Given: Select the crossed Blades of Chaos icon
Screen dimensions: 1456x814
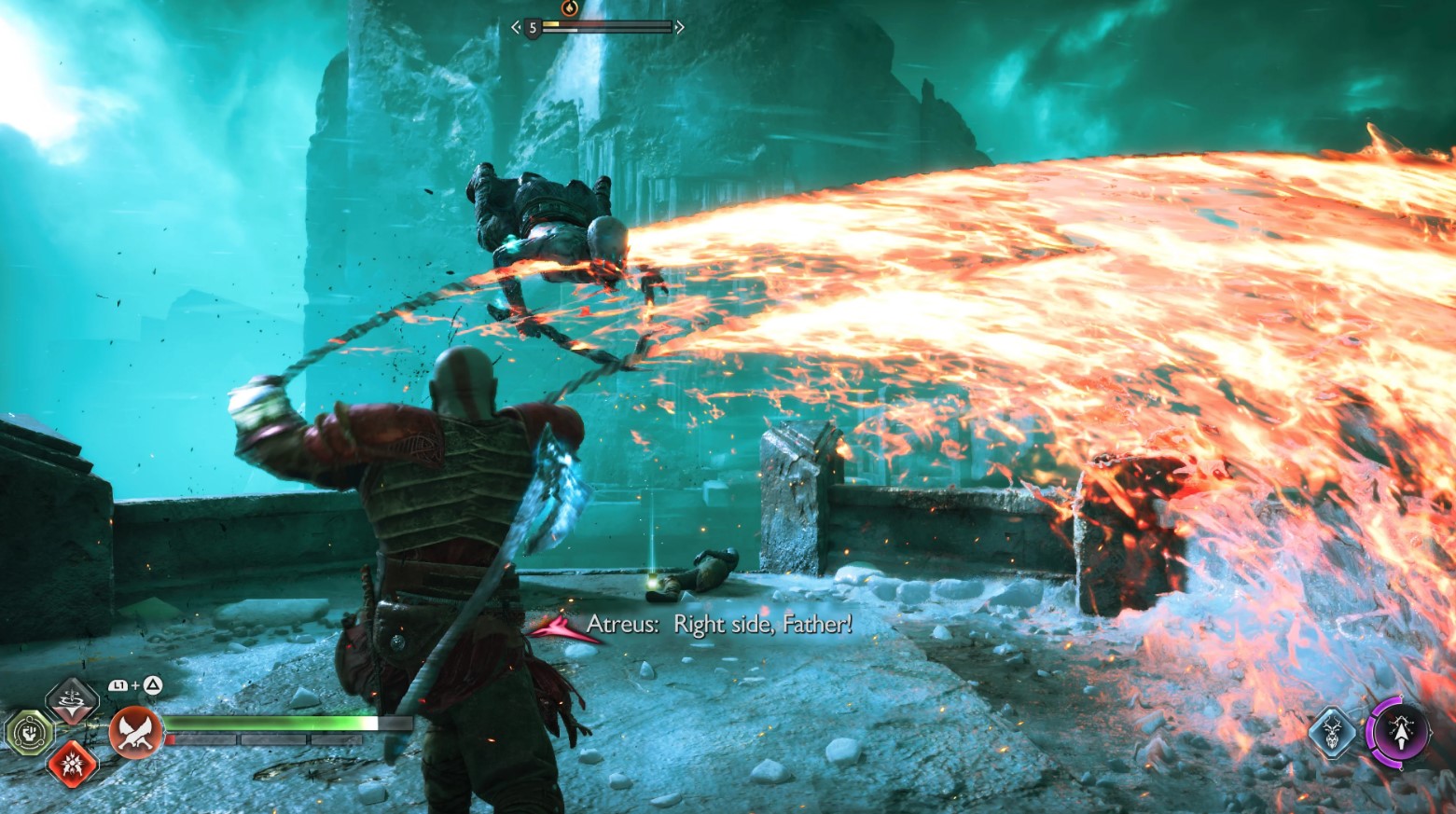Looking at the screenshot, I should click(x=136, y=732).
